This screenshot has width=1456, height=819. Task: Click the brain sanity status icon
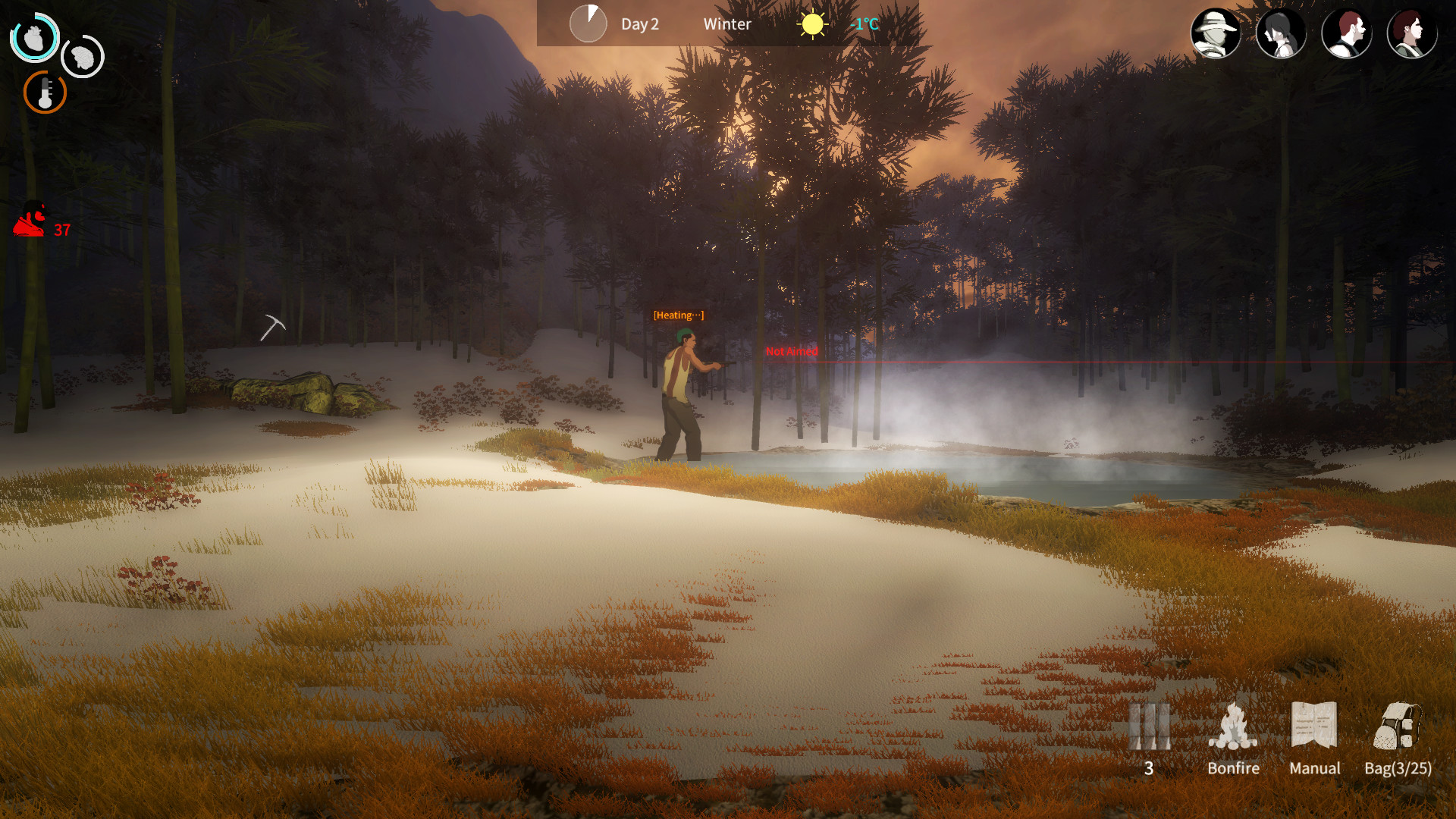(x=82, y=57)
